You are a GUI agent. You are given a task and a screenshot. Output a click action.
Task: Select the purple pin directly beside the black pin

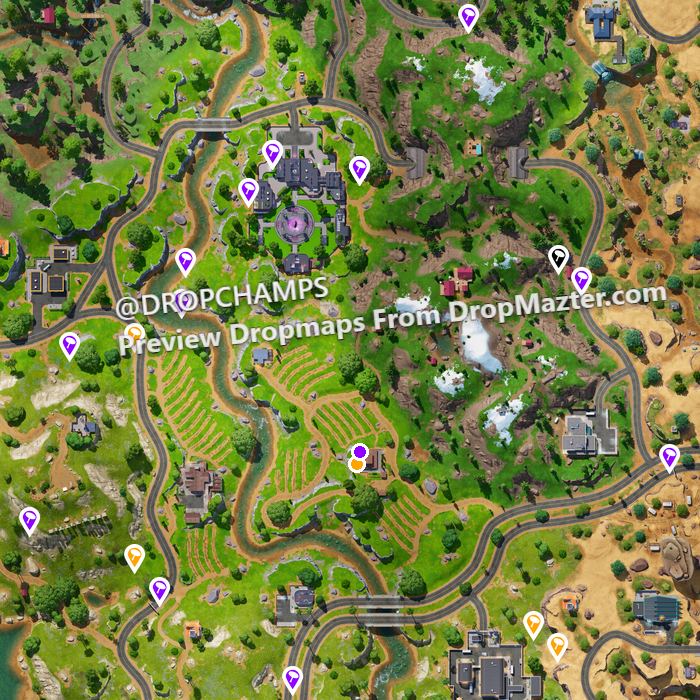581,279
